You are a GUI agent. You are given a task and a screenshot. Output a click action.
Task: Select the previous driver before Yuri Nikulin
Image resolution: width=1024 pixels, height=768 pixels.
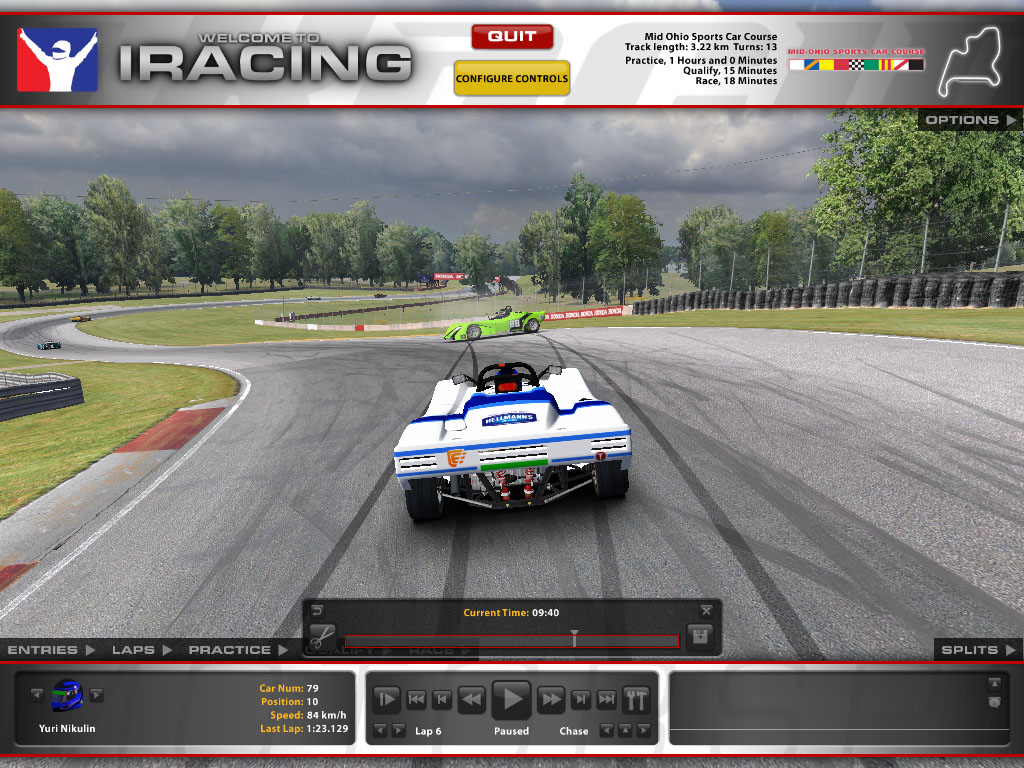pyautogui.click(x=37, y=695)
